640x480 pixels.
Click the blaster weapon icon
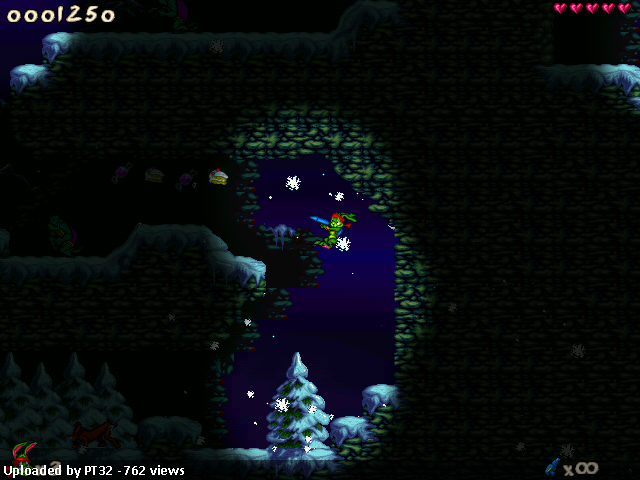click(x=552, y=466)
